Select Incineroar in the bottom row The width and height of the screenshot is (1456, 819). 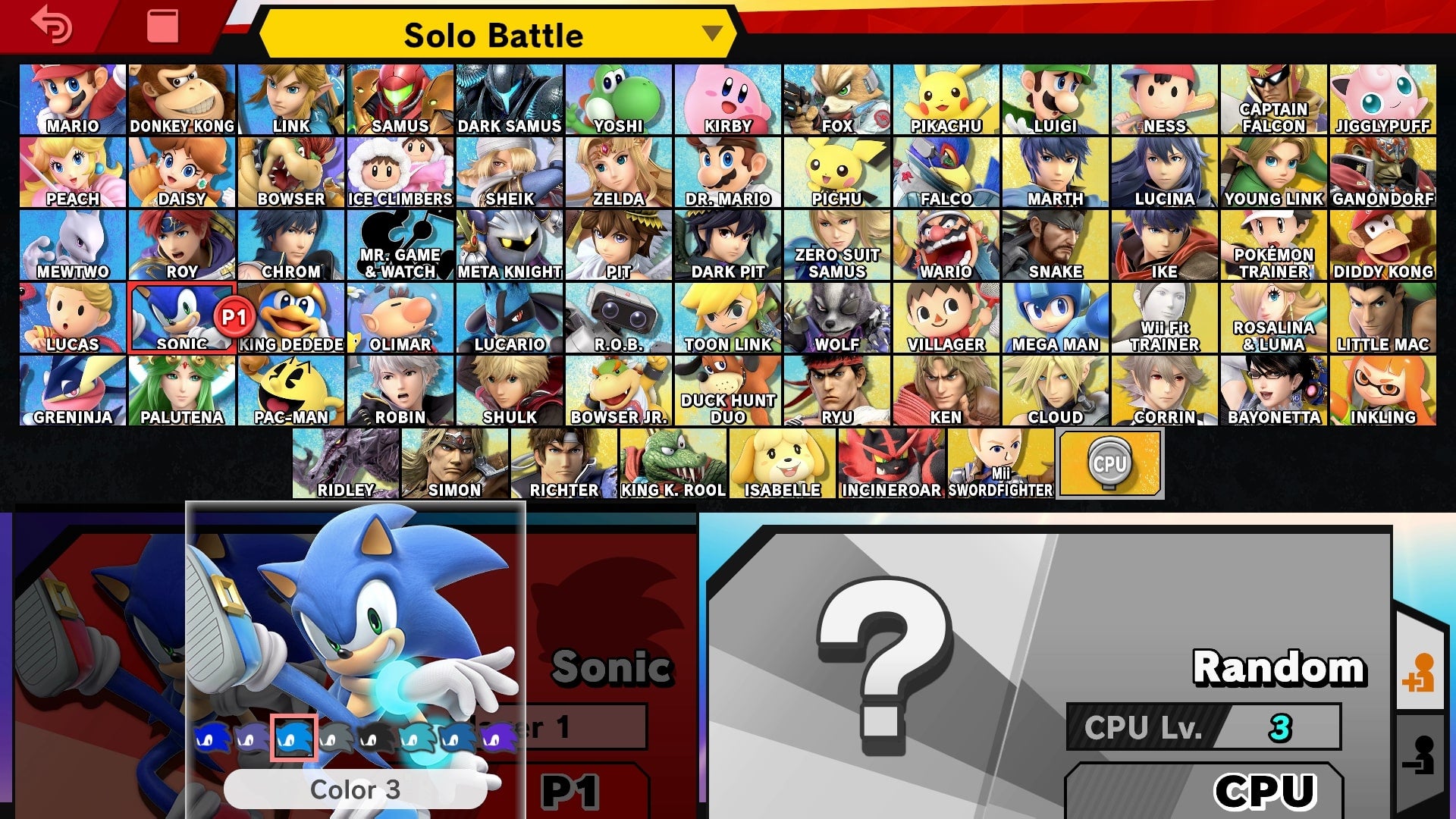click(x=891, y=463)
